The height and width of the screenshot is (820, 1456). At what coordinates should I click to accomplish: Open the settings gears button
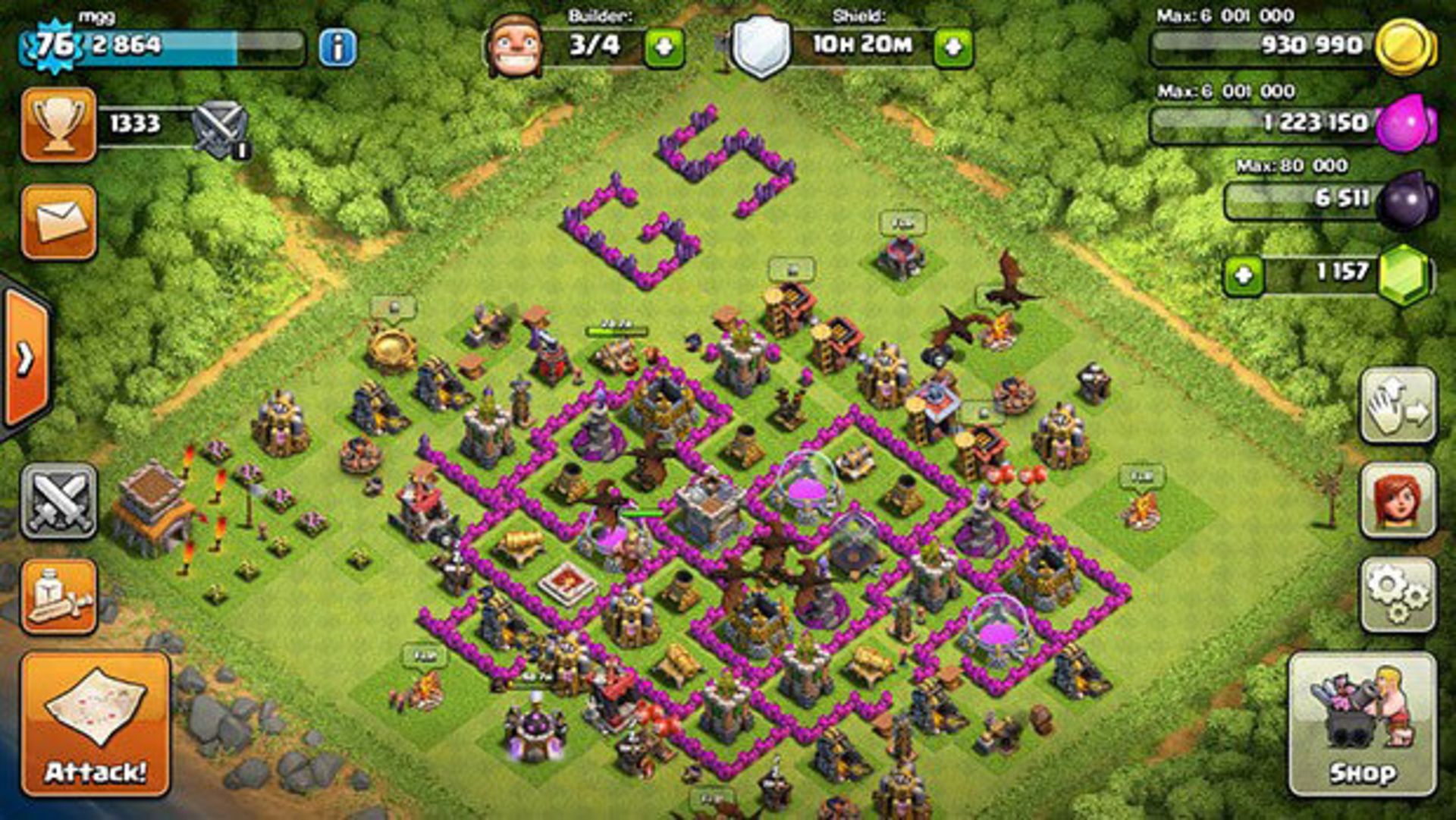pyautogui.click(x=1398, y=595)
